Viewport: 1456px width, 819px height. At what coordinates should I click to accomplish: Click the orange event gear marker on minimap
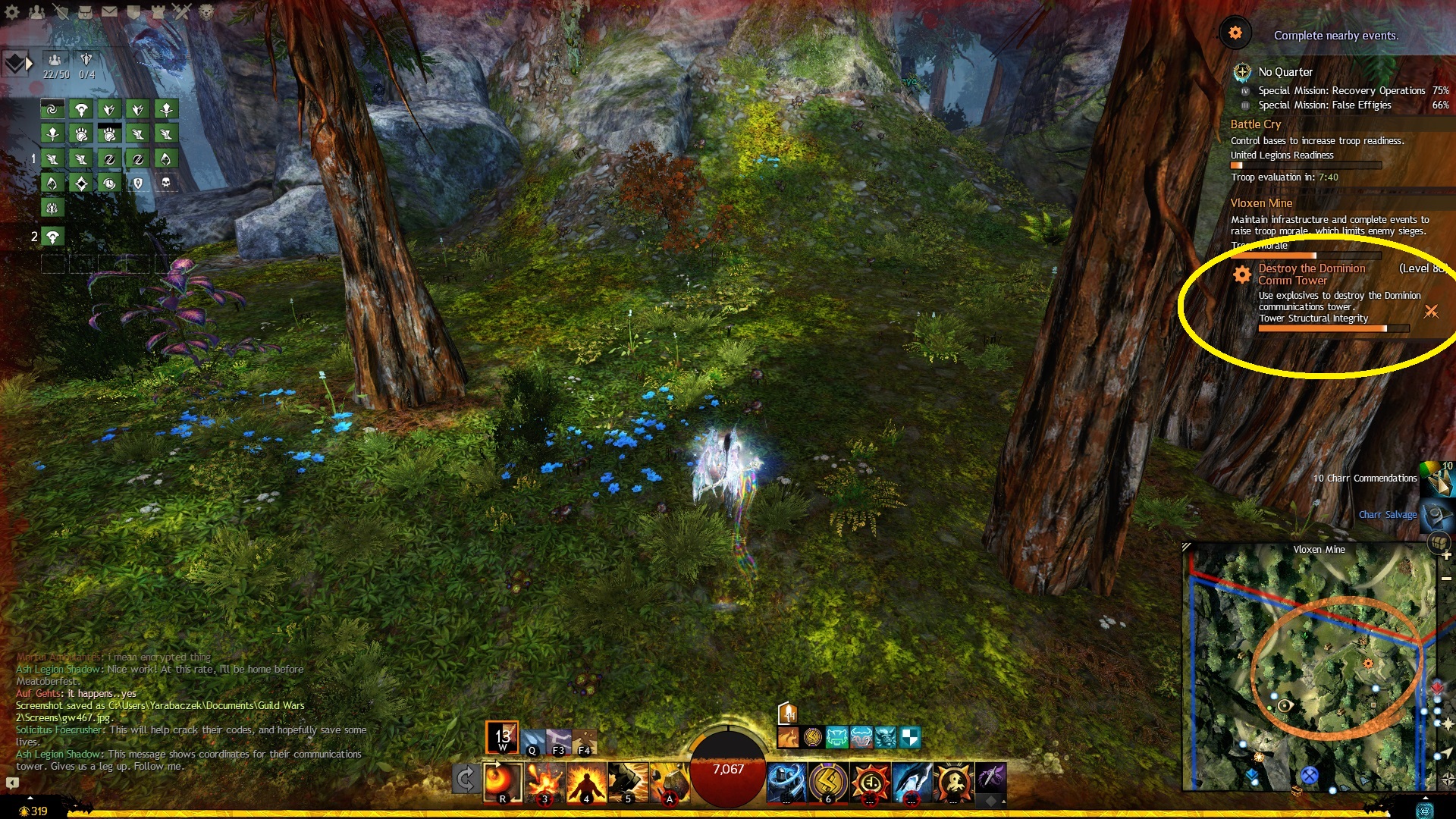[x=1368, y=664]
